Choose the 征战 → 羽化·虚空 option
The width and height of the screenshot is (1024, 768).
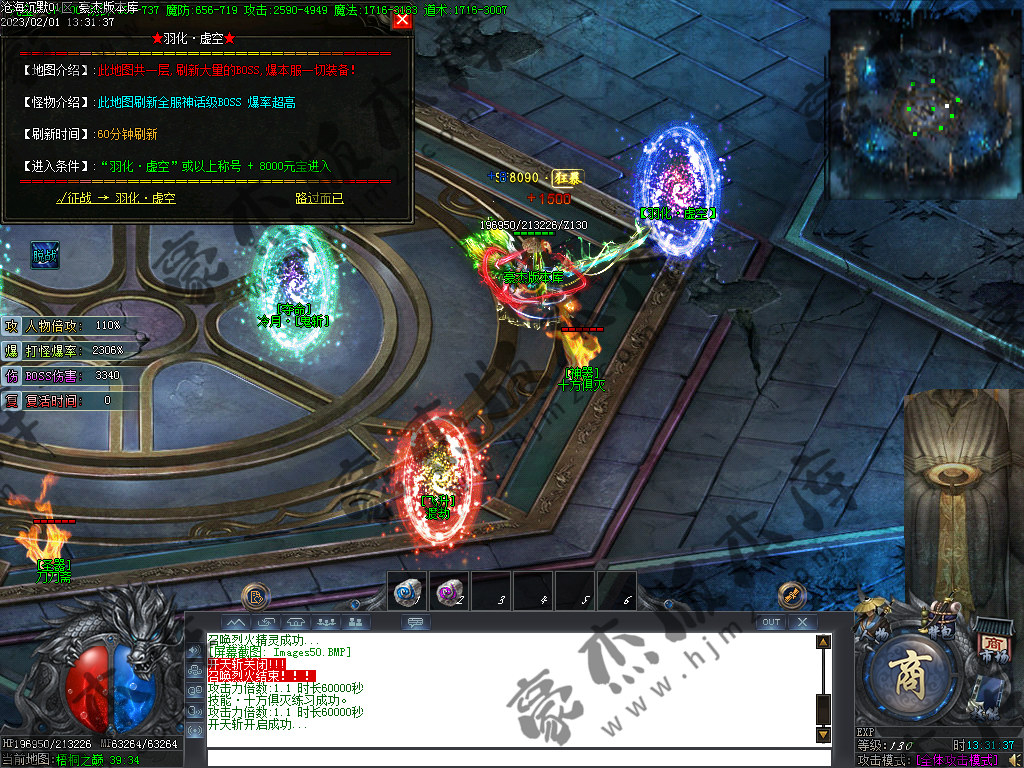coord(116,198)
